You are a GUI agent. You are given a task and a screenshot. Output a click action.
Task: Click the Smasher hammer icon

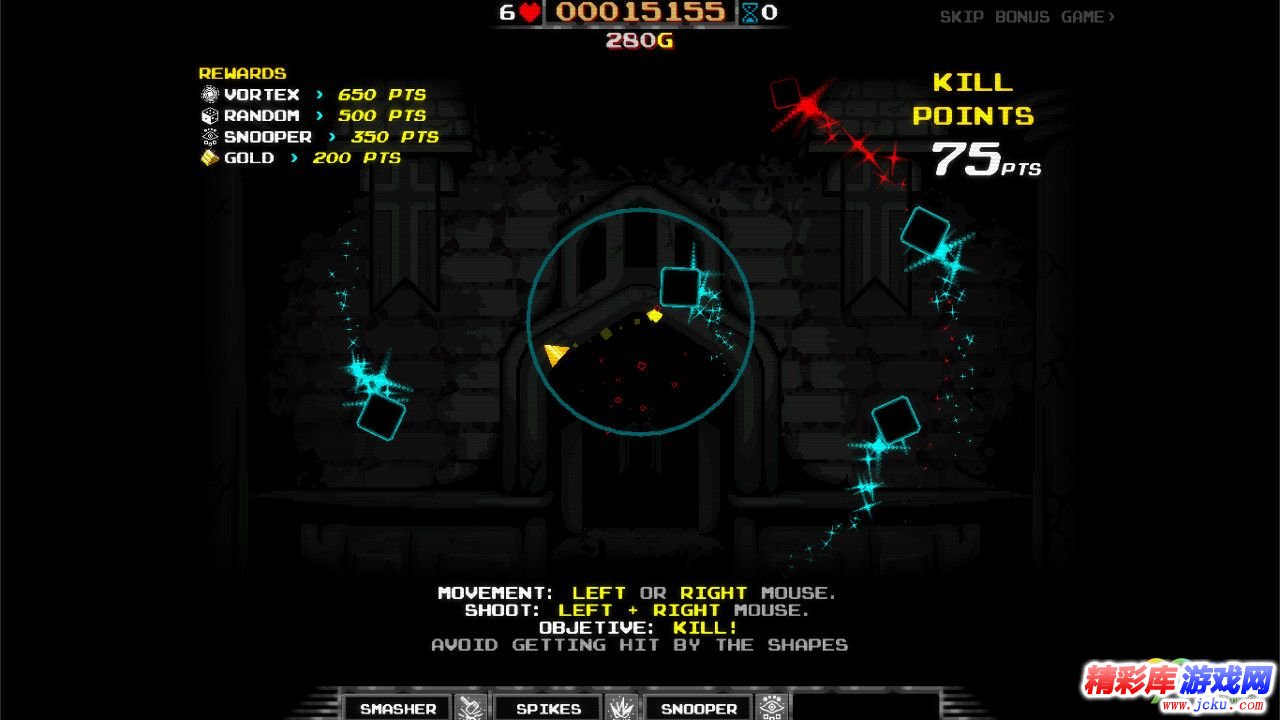[472, 707]
